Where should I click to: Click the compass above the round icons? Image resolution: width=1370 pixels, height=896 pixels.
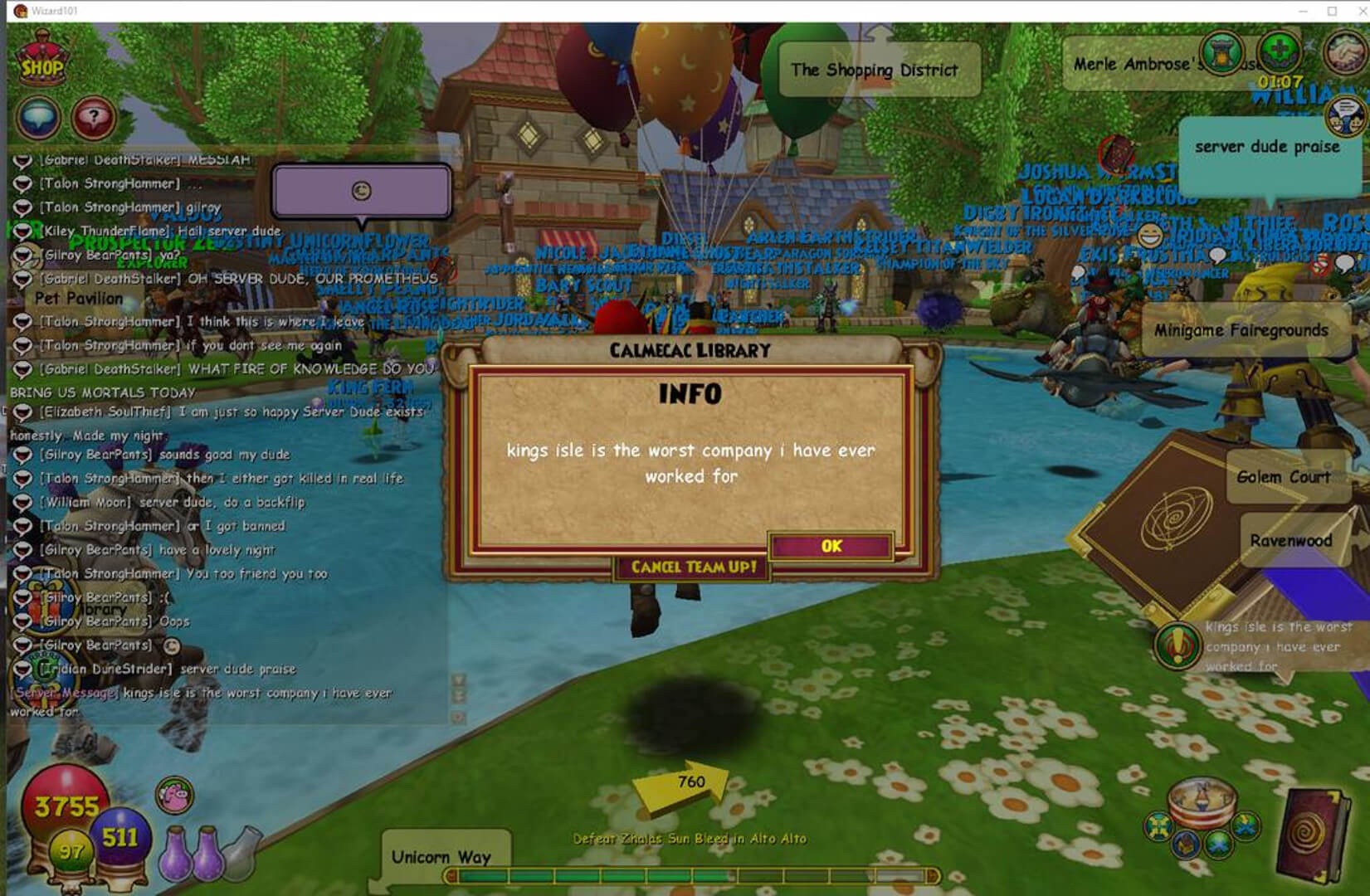point(1201,800)
